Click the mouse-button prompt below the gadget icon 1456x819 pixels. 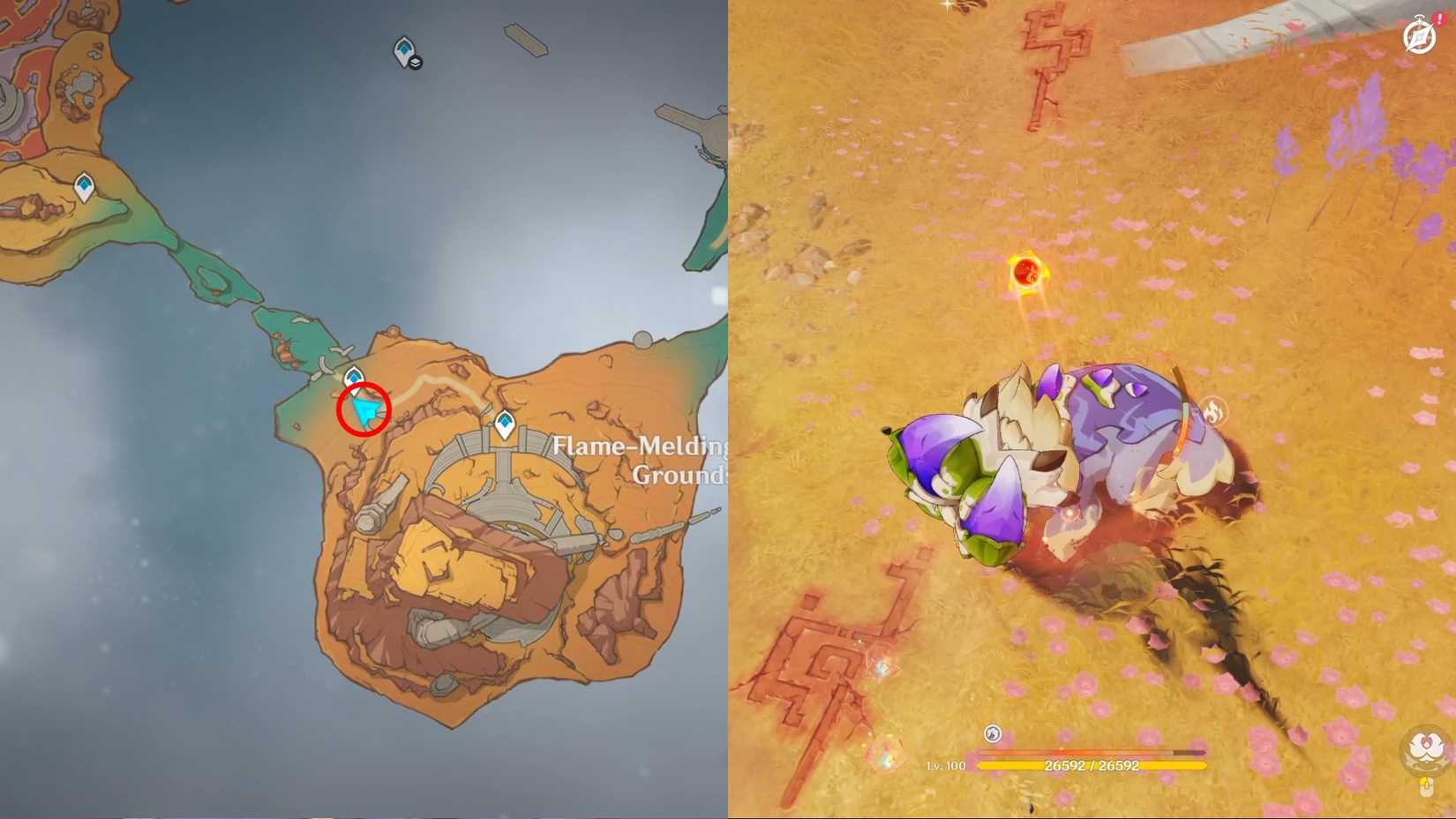[1426, 785]
